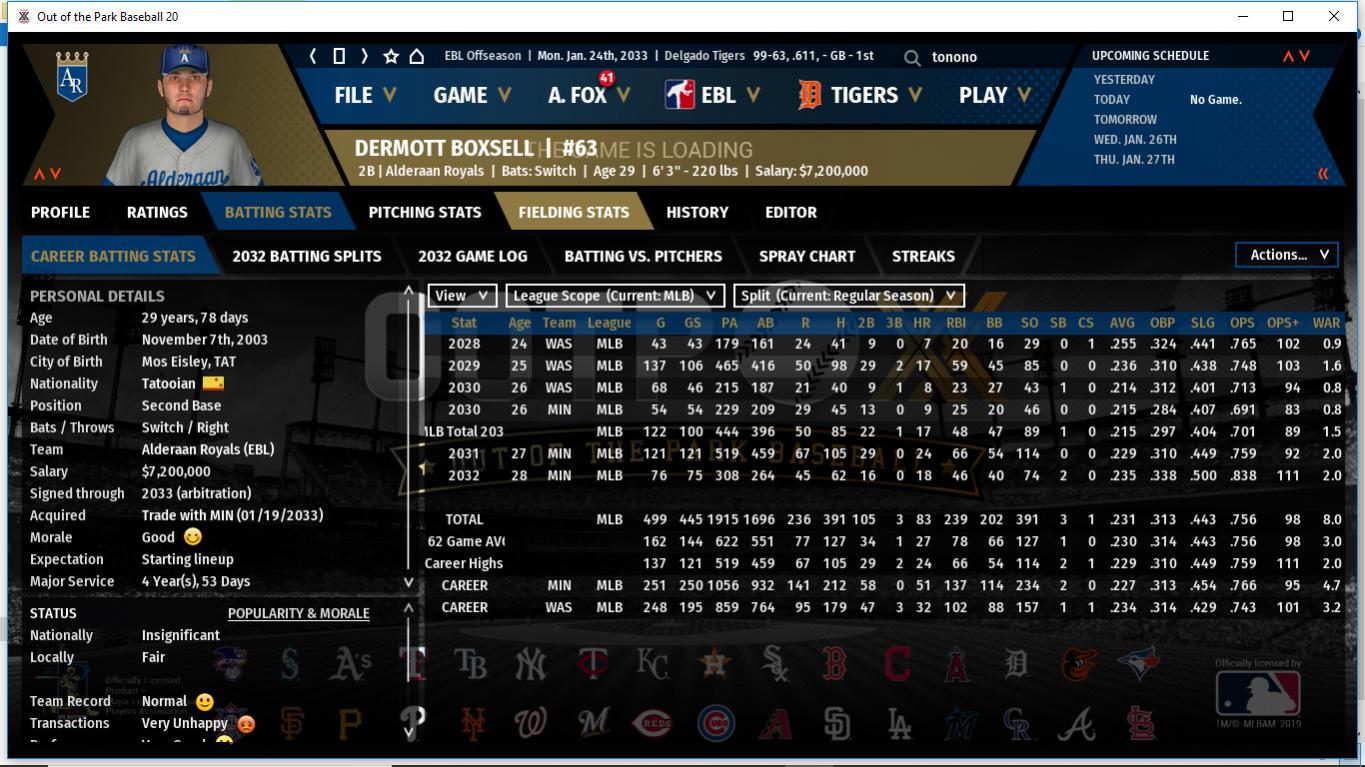Open the PLAY menu

(x=994, y=96)
